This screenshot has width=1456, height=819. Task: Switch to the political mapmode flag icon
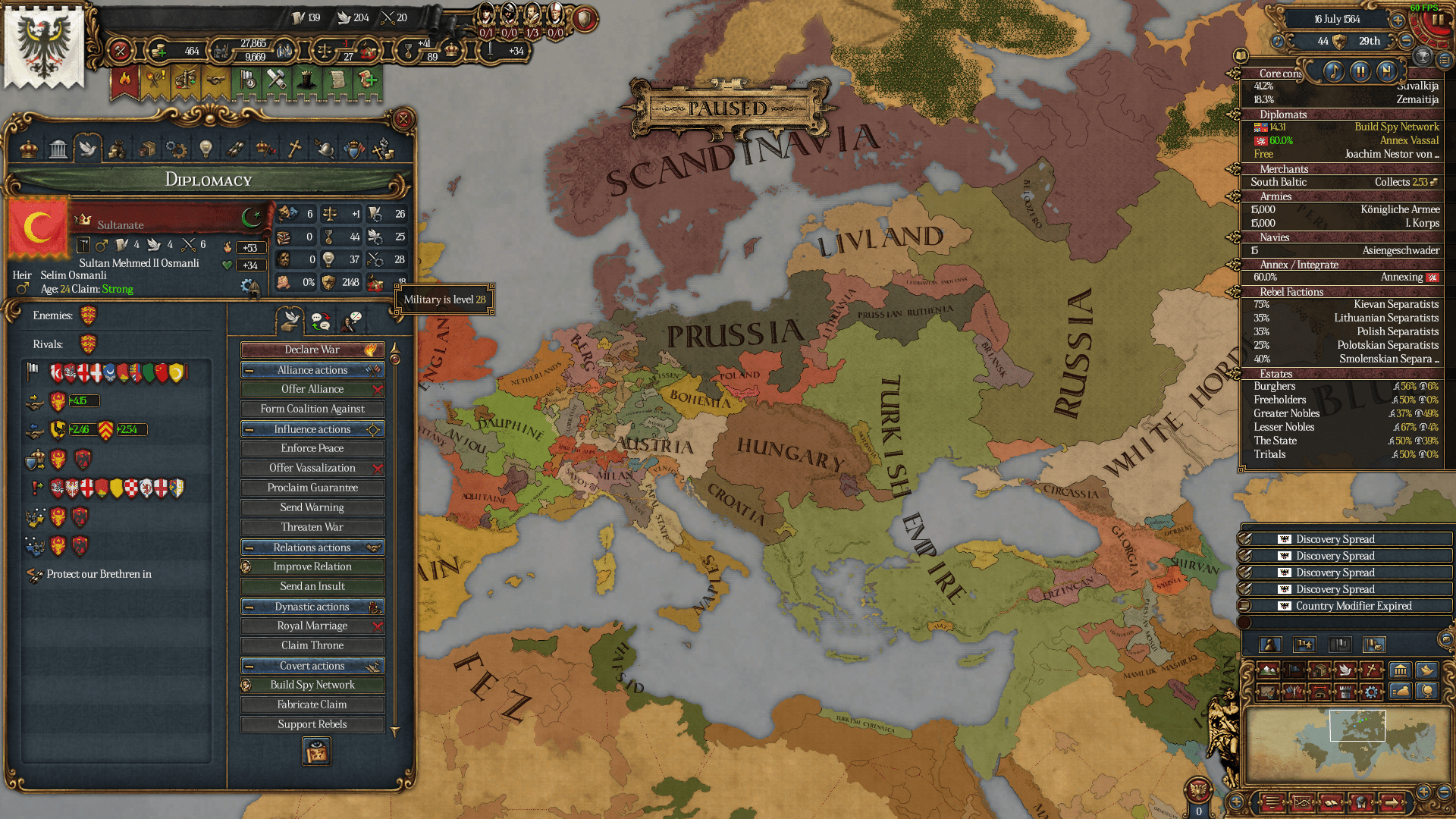pyautogui.click(x=1294, y=670)
